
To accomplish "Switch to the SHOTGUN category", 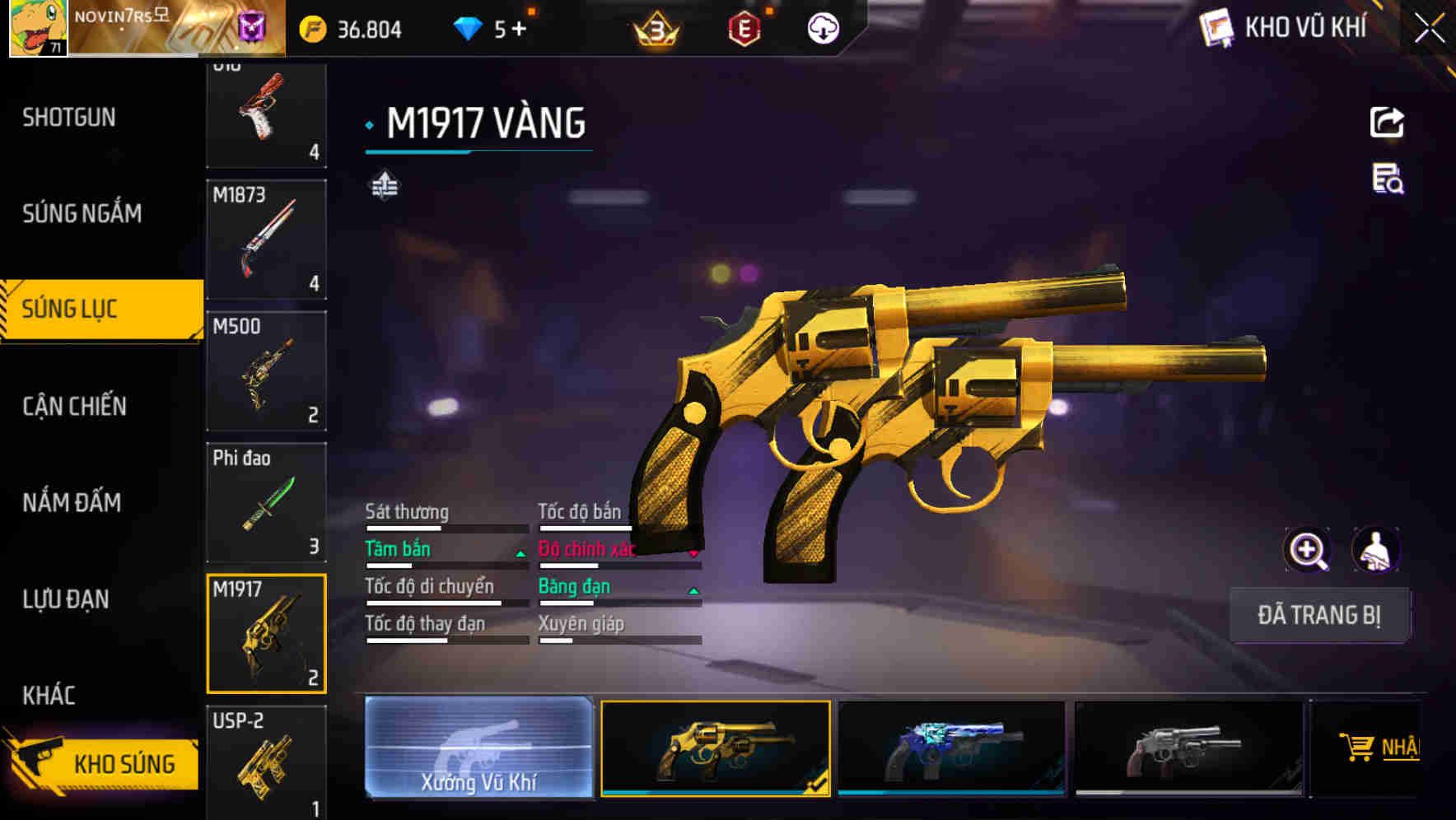I will click(x=70, y=118).
